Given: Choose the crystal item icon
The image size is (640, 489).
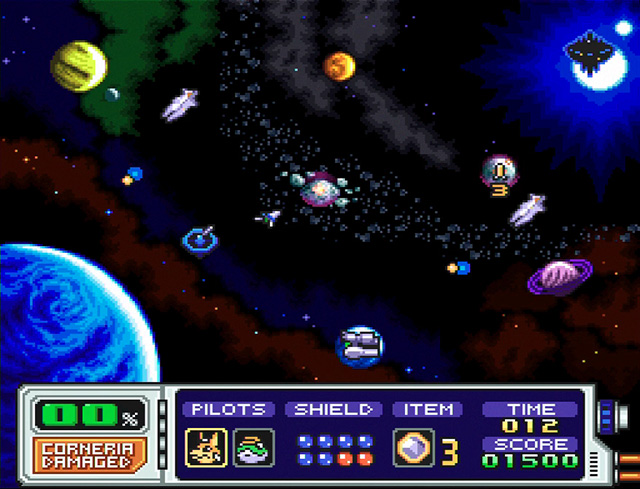Looking at the screenshot, I should tap(413, 447).
